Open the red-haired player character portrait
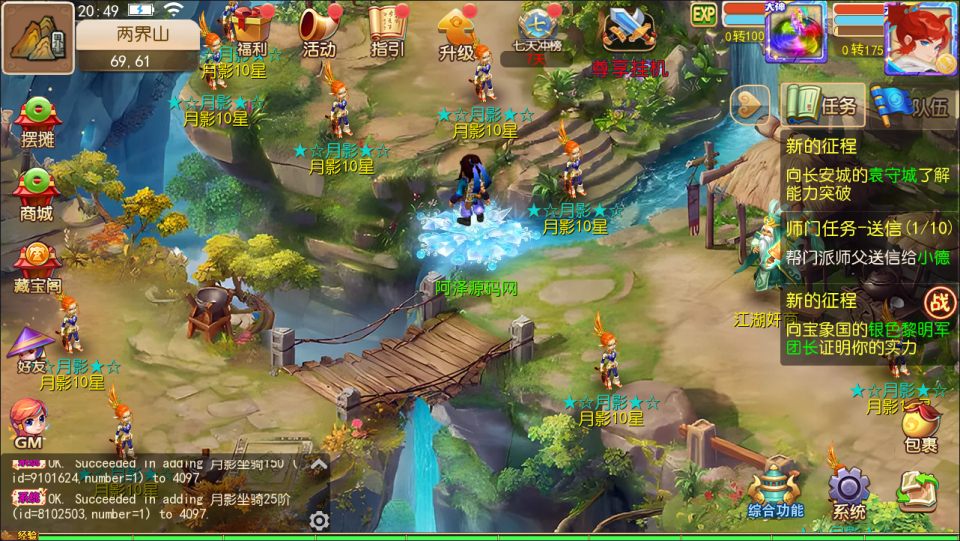This screenshot has width=960, height=541. pos(920,38)
